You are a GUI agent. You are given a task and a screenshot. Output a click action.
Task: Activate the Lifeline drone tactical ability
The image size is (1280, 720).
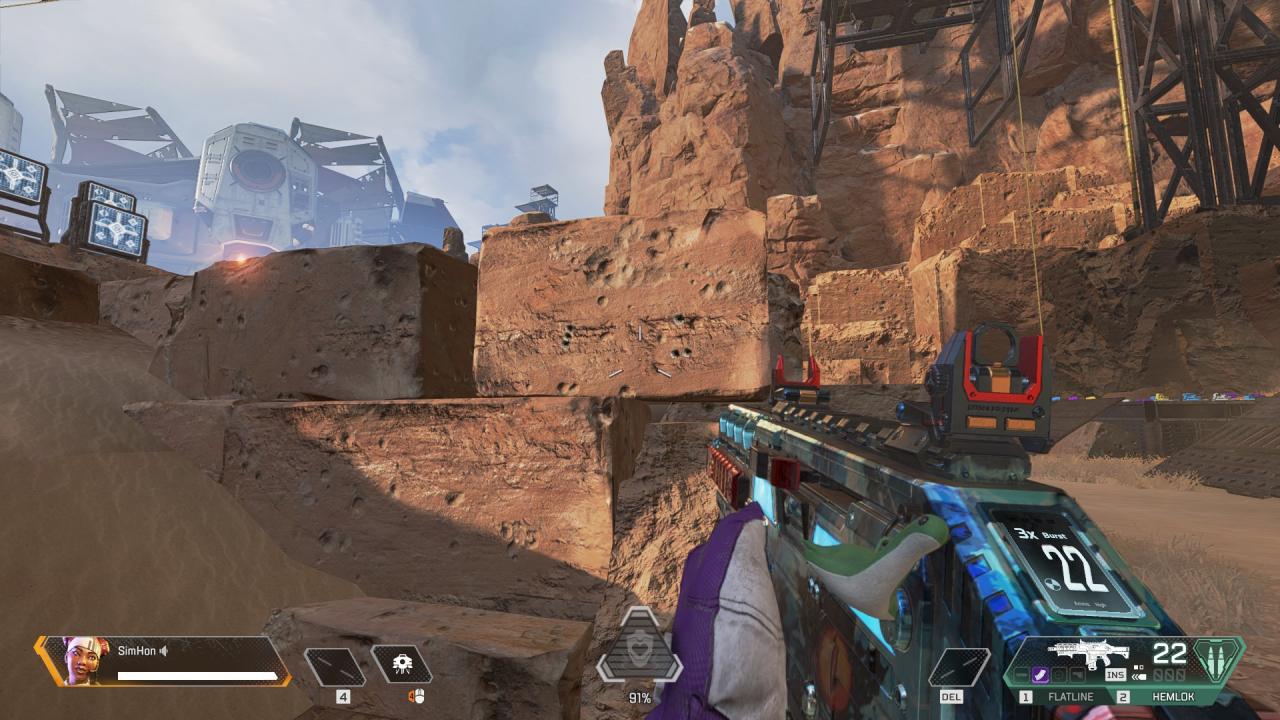tap(401, 665)
